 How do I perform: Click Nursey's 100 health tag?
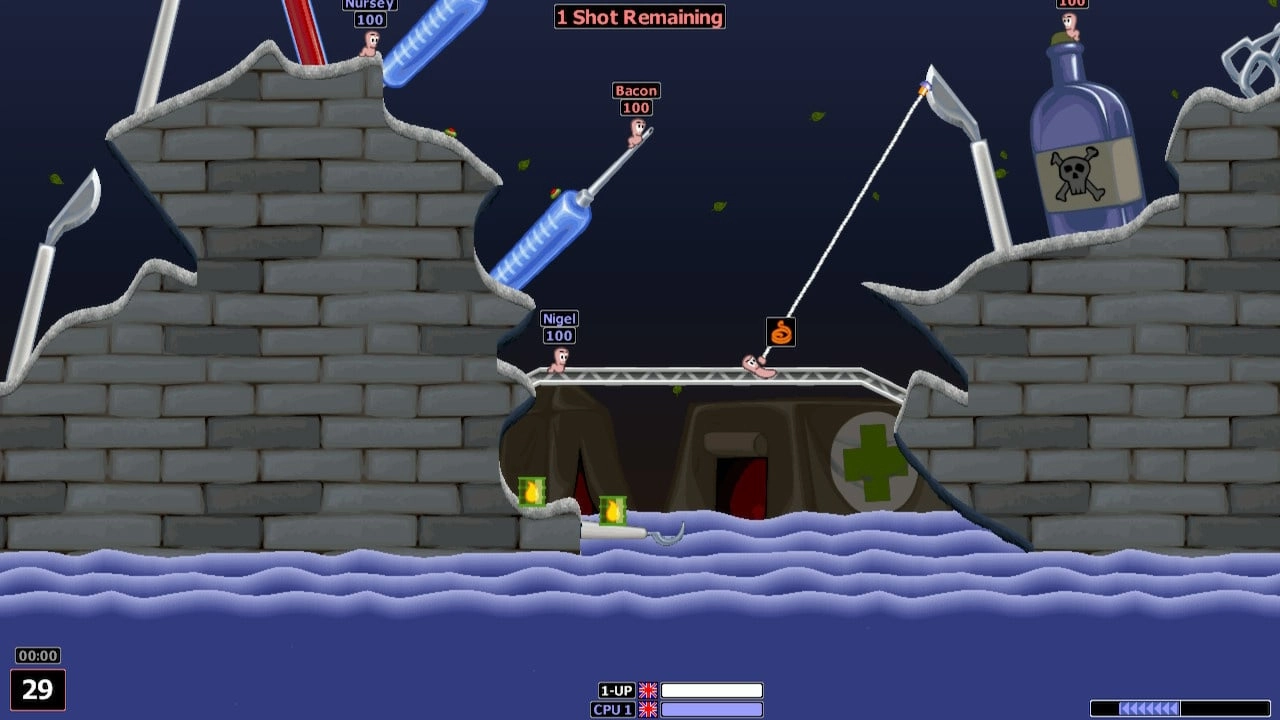coord(369,18)
